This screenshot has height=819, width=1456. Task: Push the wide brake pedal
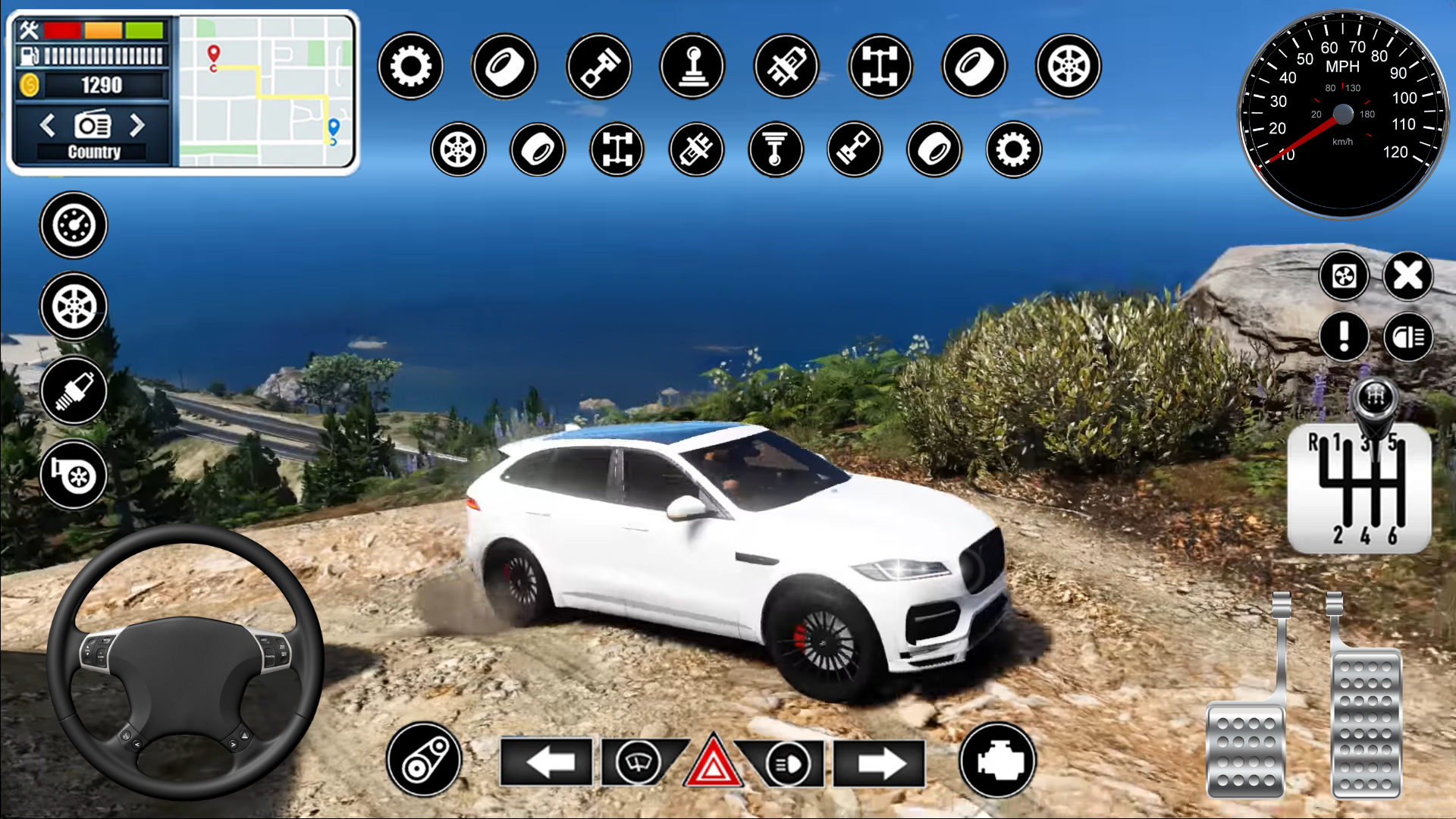coord(1245,749)
